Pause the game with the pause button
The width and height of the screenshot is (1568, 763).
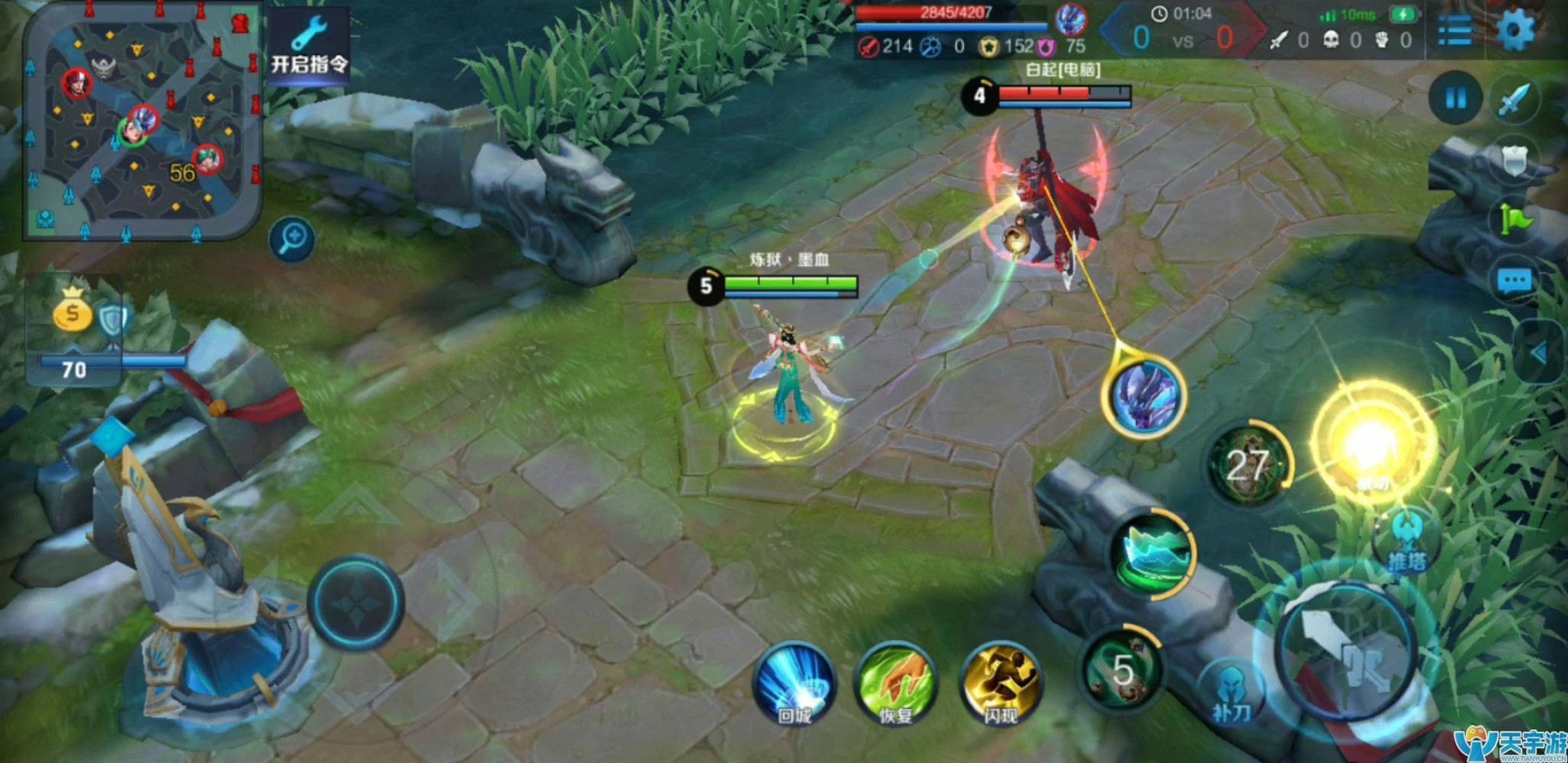point(1455,98)
